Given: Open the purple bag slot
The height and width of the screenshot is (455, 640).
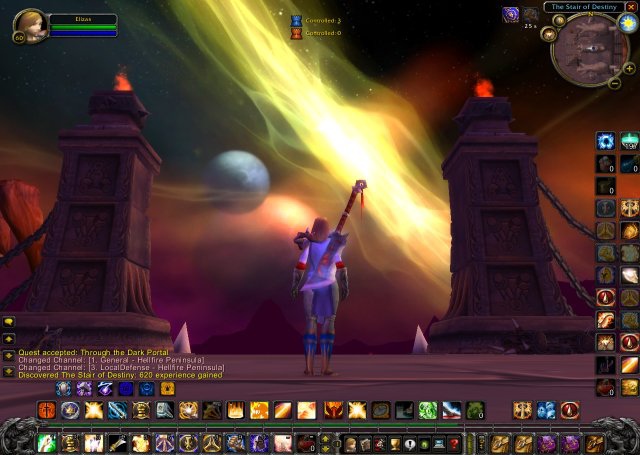Looking at the screenshot, I should [547, 442].
